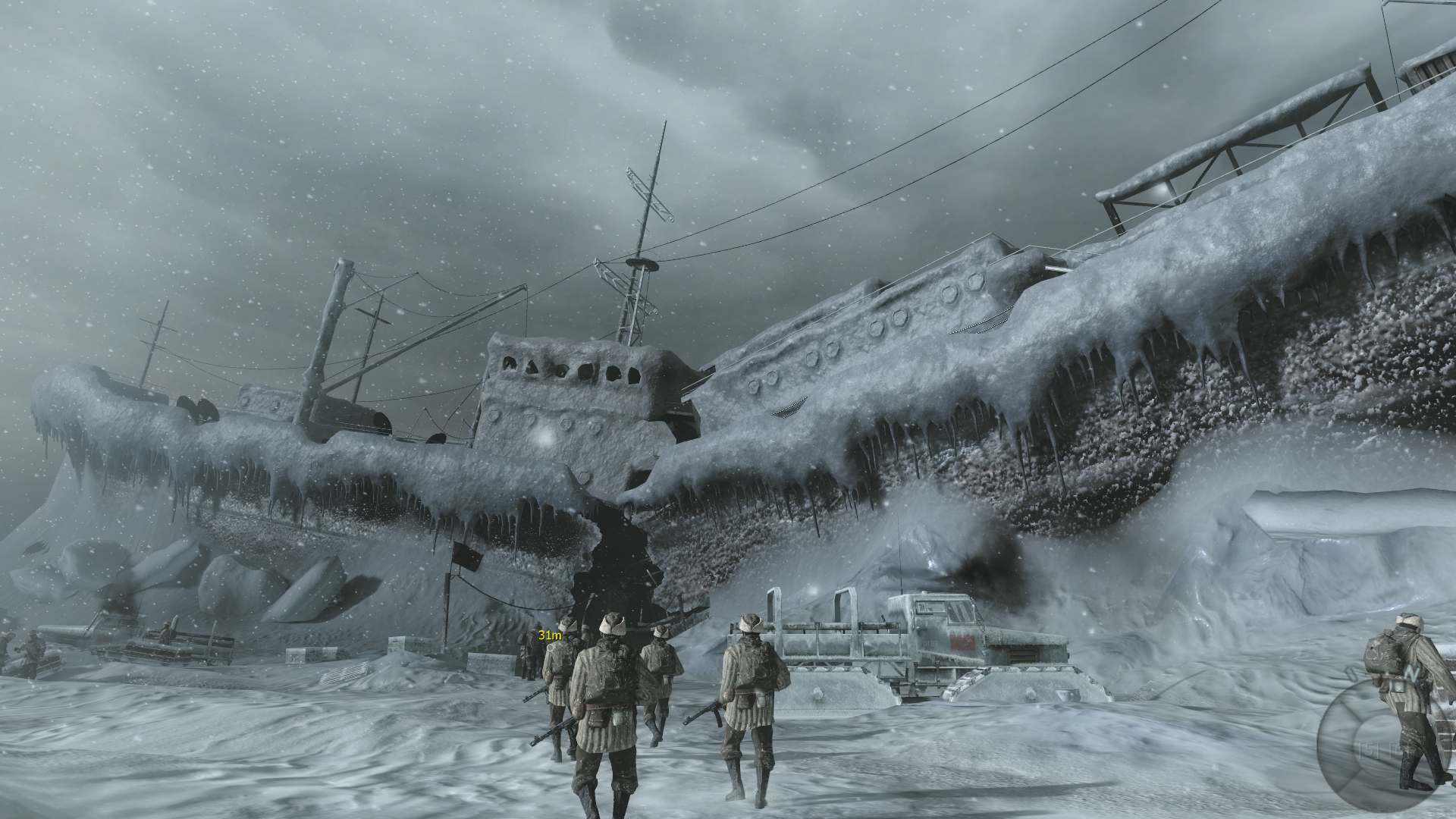Image resolution: width=1456 pixels, height=819 pixels.
Task: Select the grey objective waypoint dot
Action: click(x=551, y=648)
